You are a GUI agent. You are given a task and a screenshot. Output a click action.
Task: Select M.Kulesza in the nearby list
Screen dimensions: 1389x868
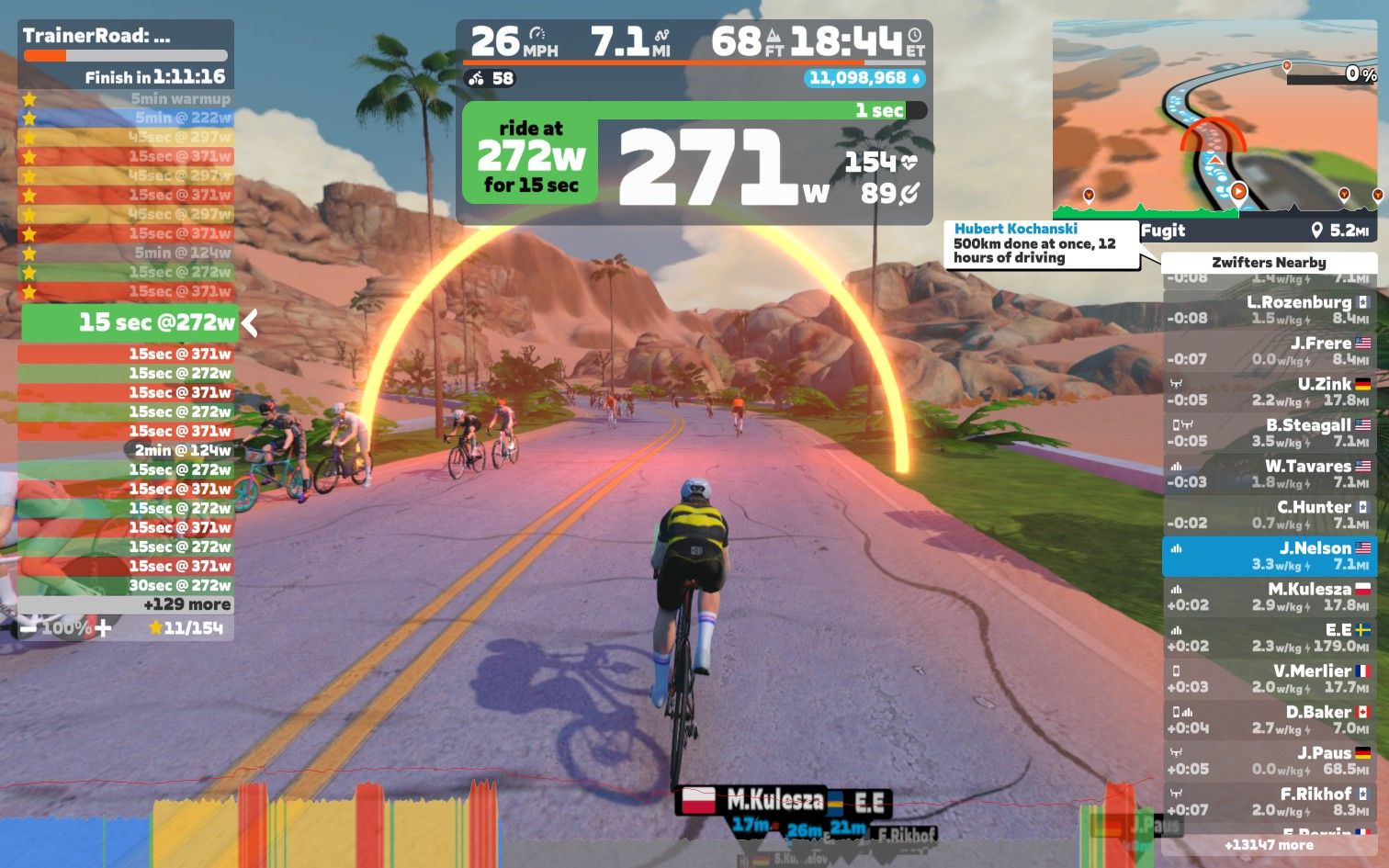(x=1269, y=597)
